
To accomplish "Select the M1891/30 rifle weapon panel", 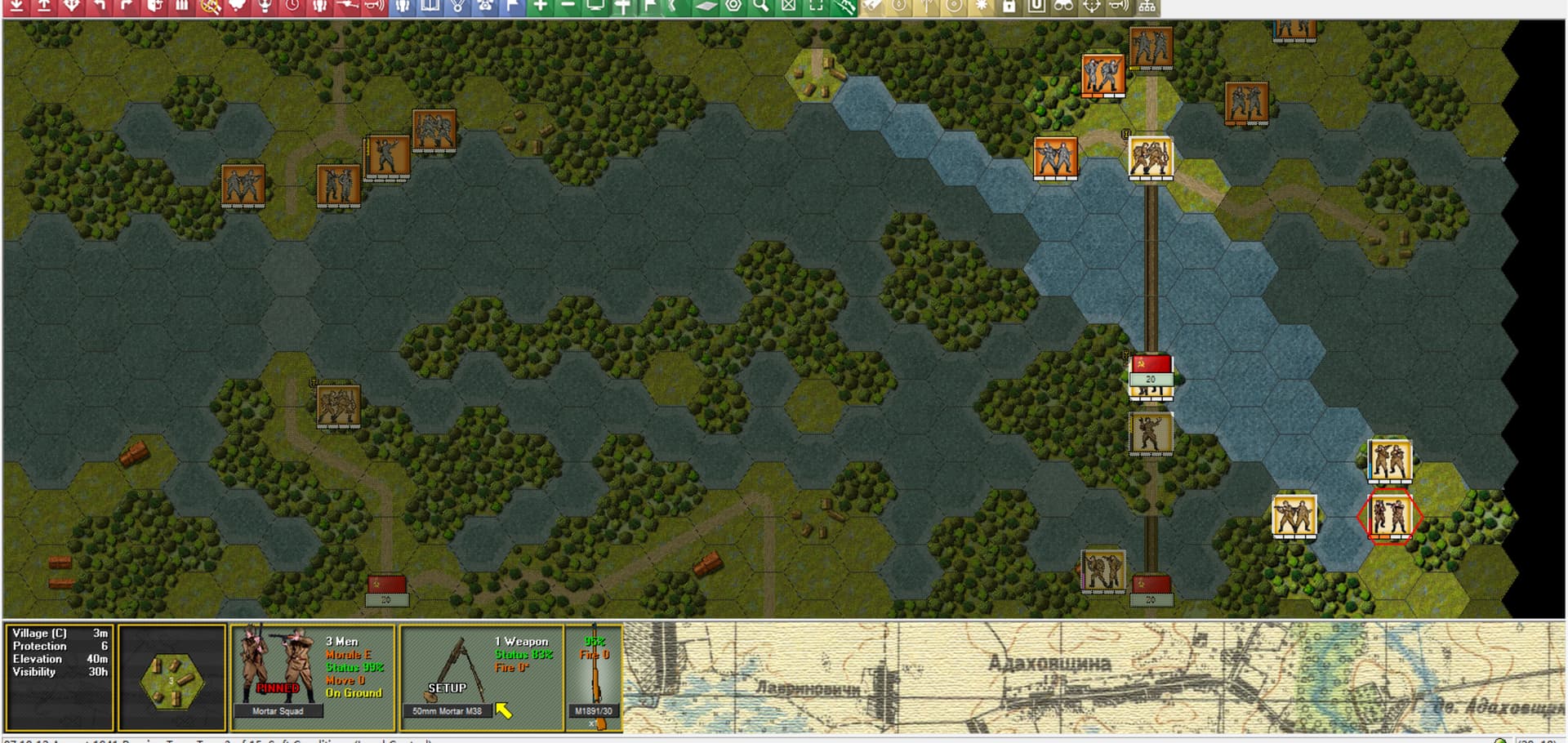I will (595, 677).
